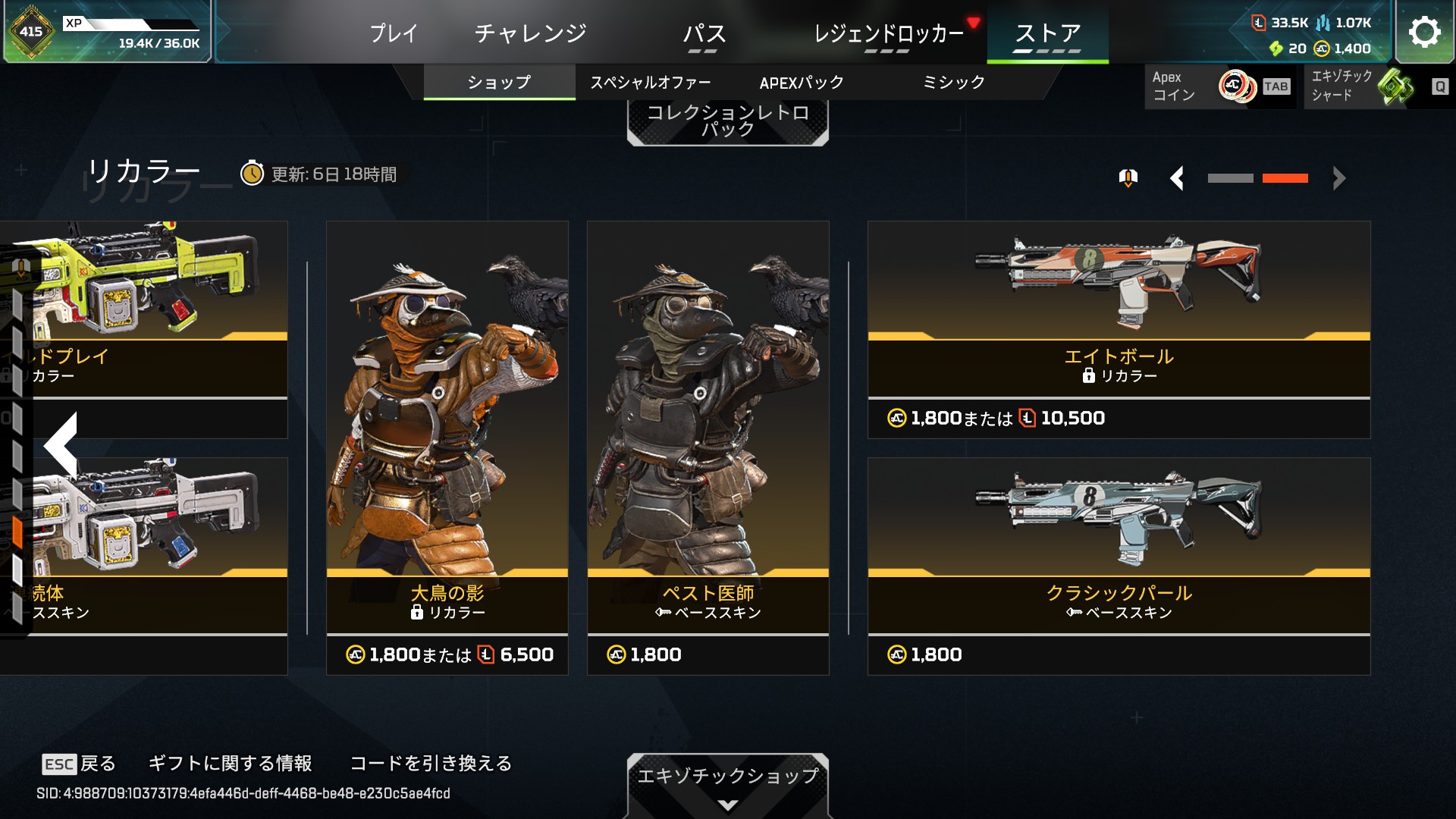This screenshot has height=819, width=1456.
Task: Open the パス tab
Action: point(704,33)
